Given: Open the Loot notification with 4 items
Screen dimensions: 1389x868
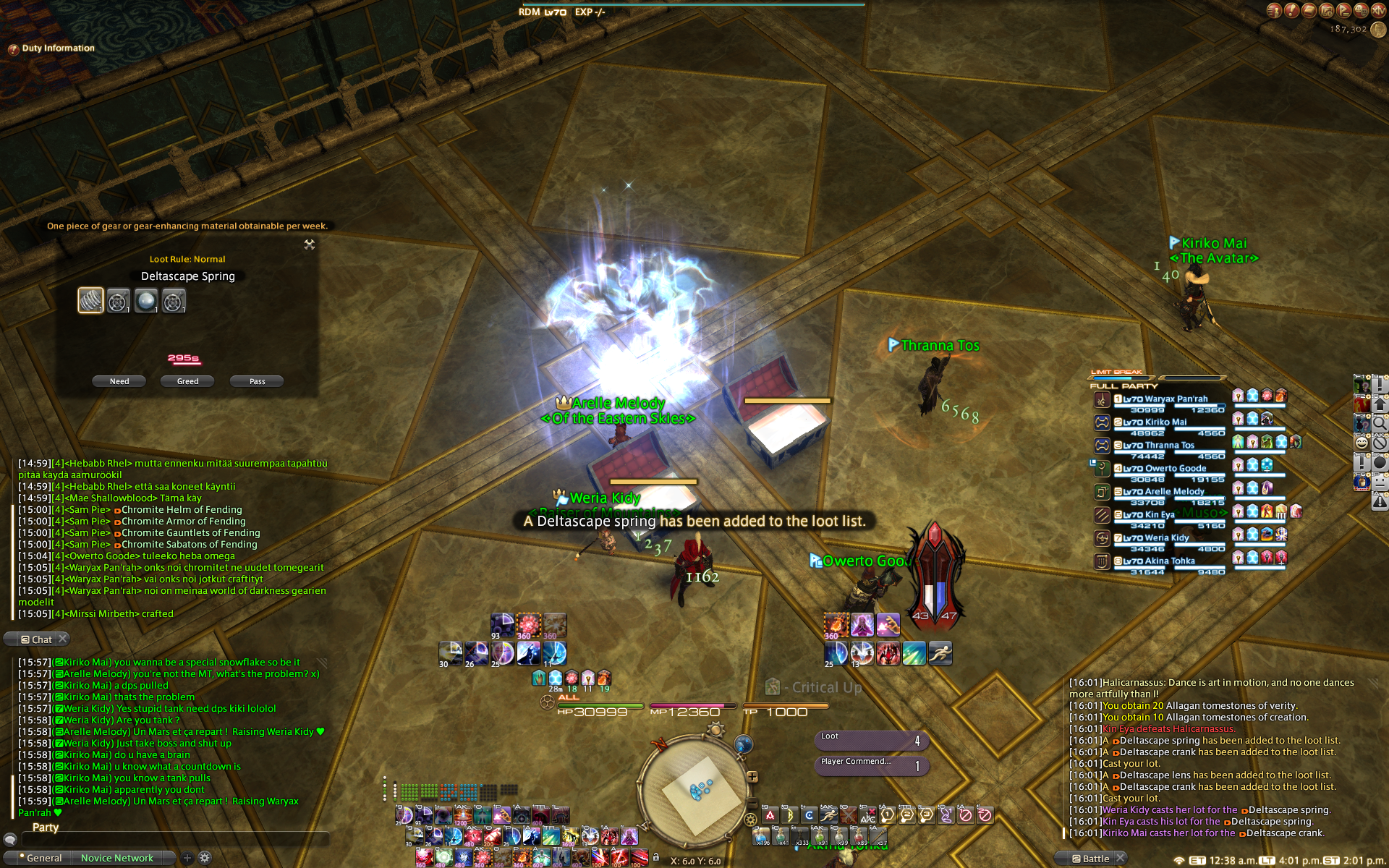Looking at the screenshot, I should (871, 740).
